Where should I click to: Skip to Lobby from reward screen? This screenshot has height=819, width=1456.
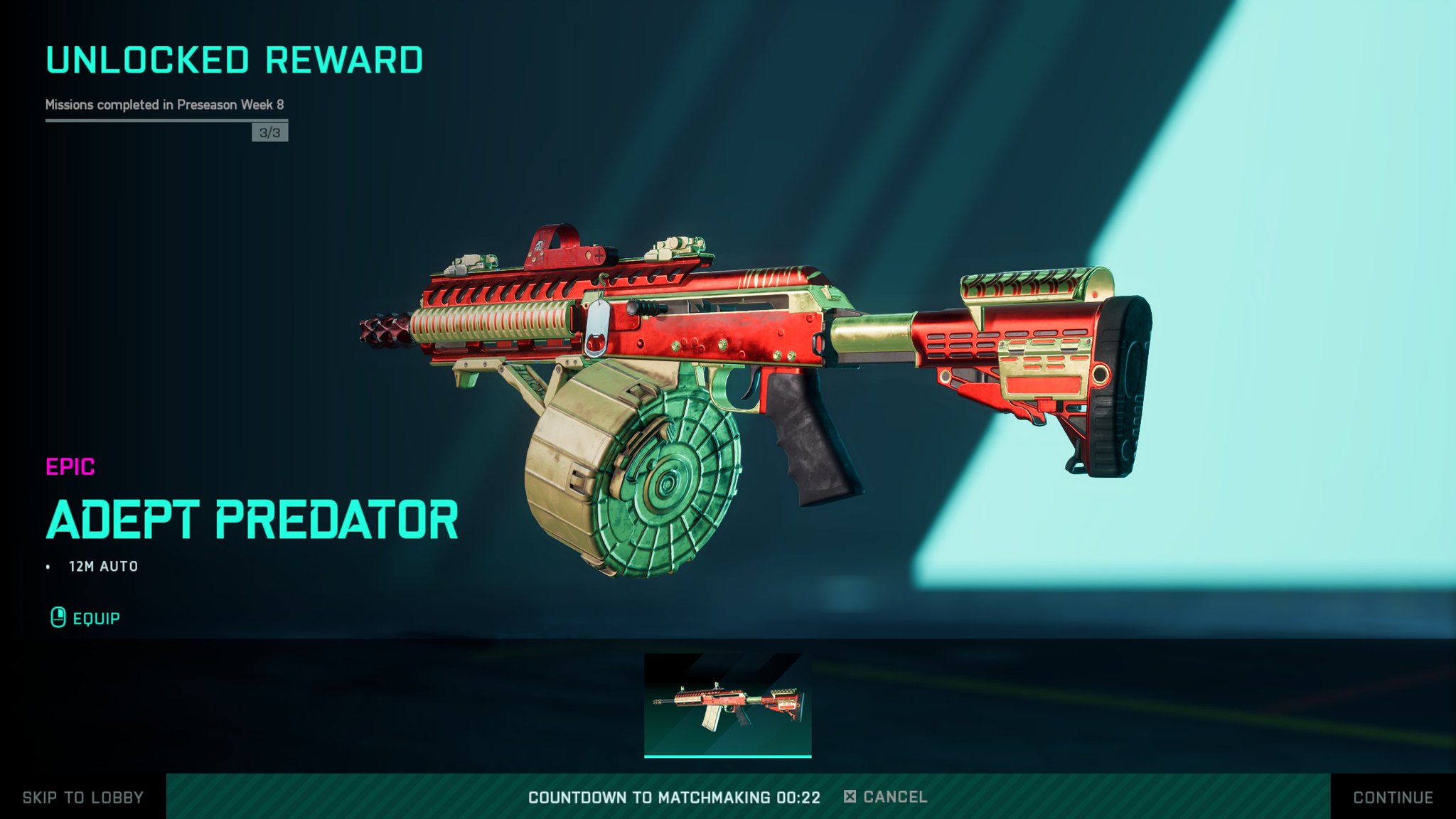tap(82, 797)
